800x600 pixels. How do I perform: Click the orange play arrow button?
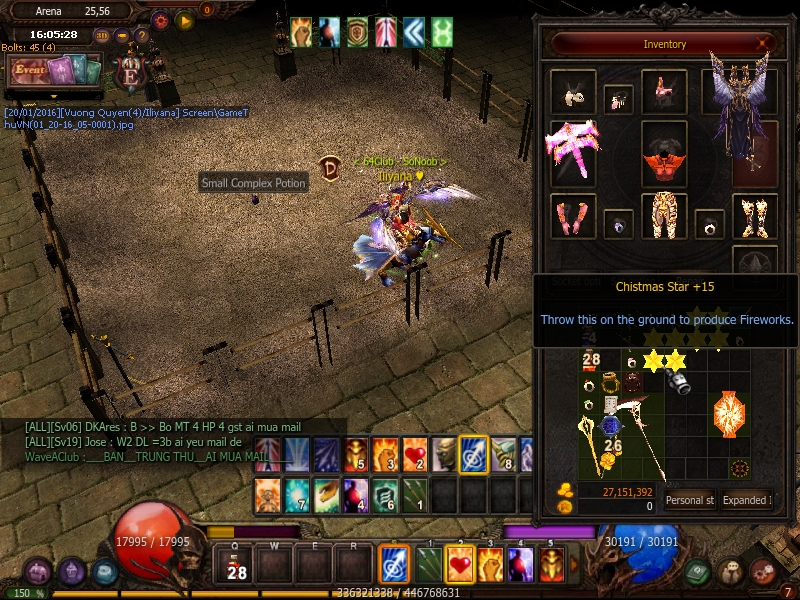pyautogui.click(x=184, y=20)
